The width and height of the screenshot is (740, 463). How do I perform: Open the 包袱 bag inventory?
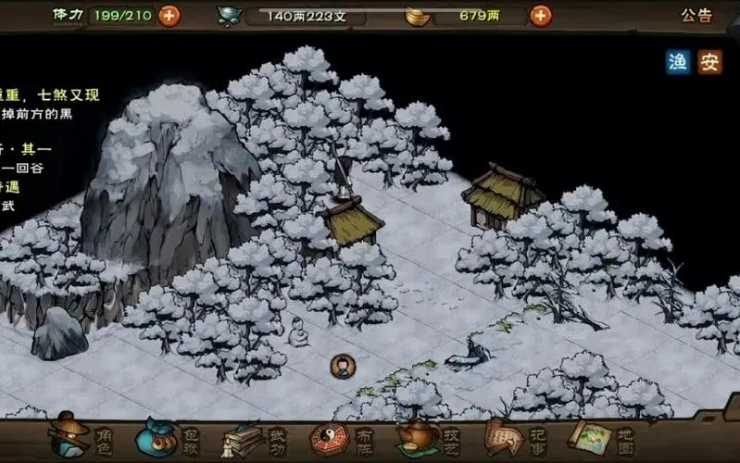[x=166, y=437]
